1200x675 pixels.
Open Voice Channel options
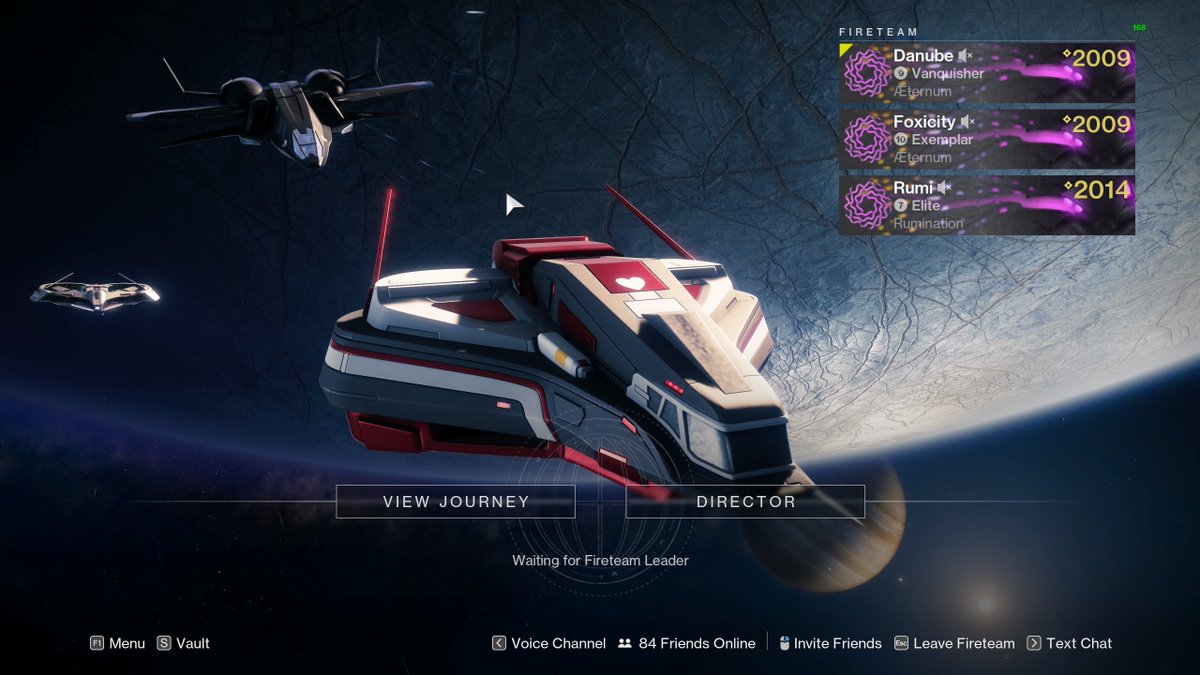click(x=549, y=644)
